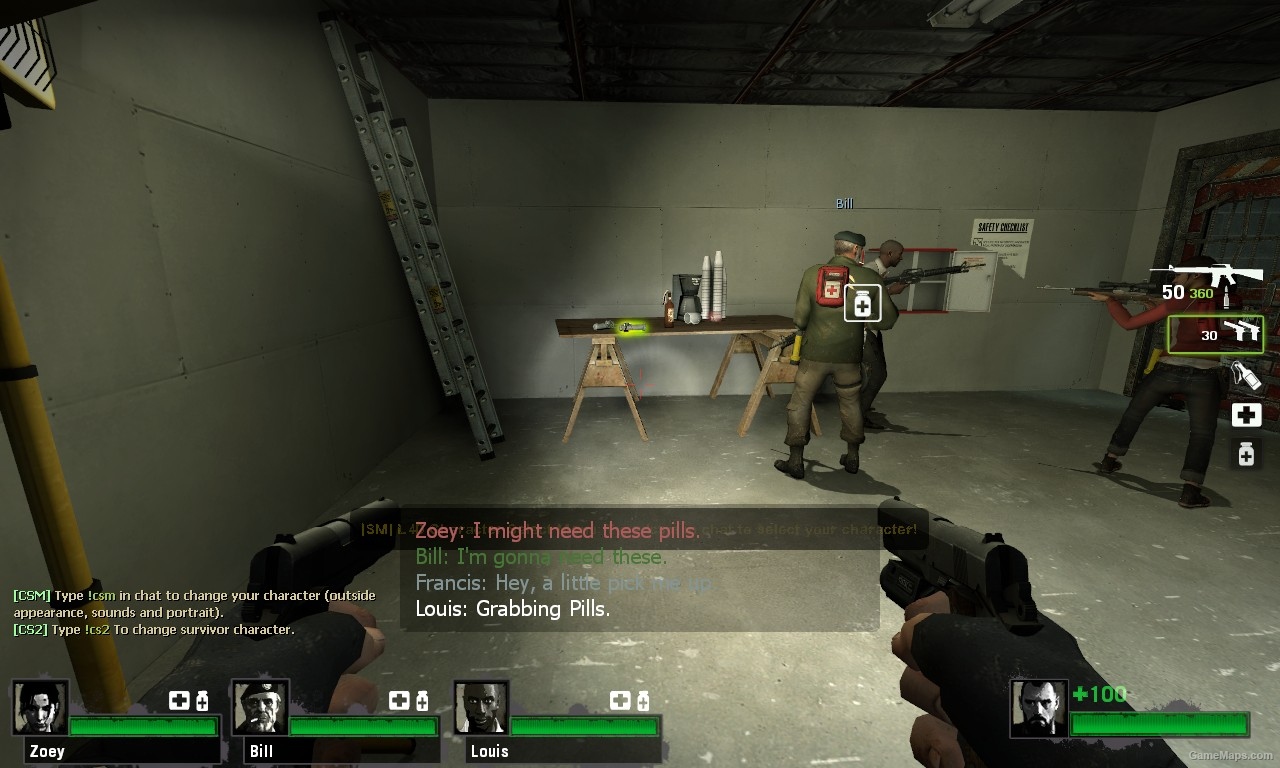Click Zoey's teammate portrait
Screen dimensions: 1280x768
click(x=41, y=707)
